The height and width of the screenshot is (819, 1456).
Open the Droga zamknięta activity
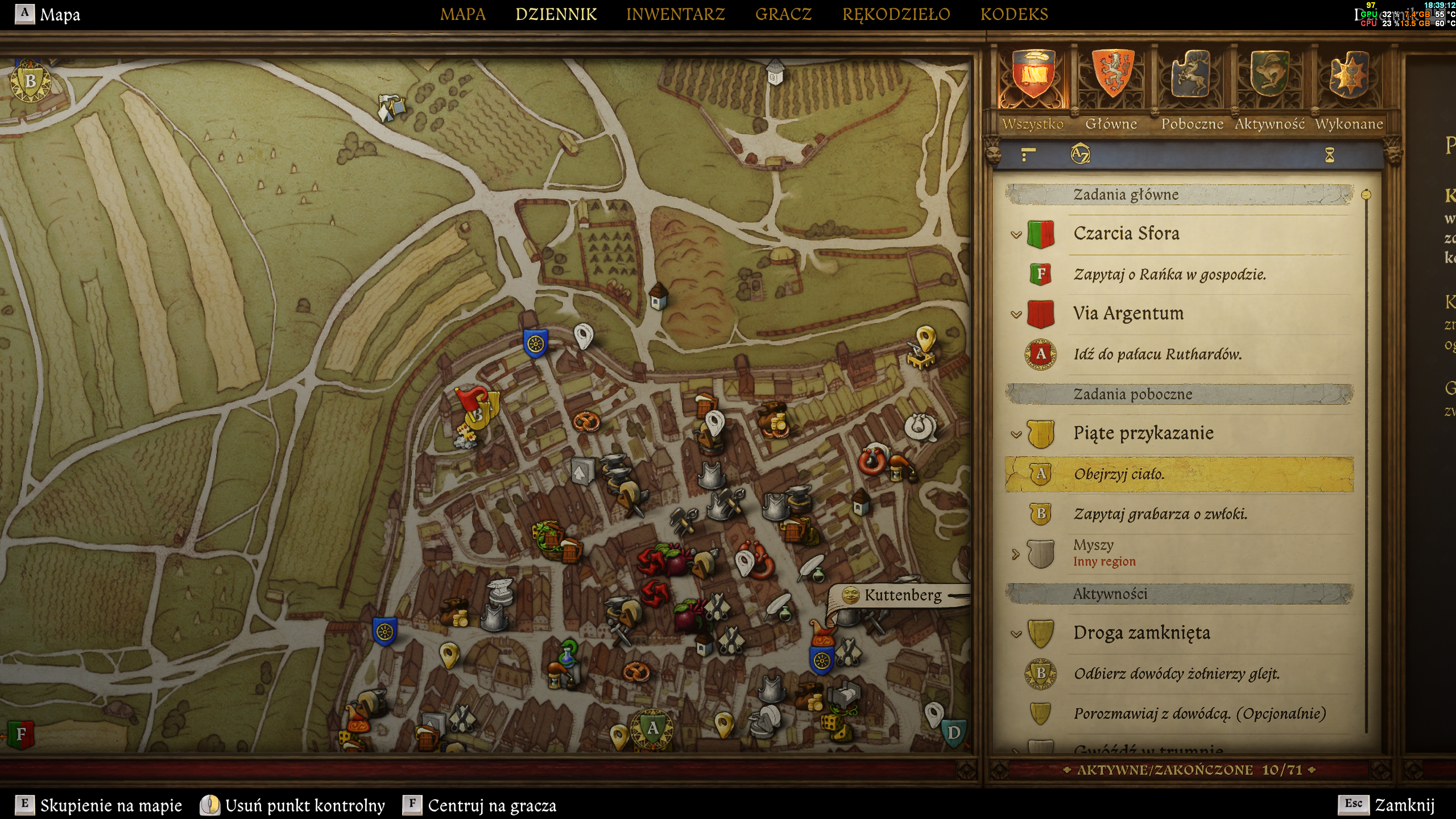coord(1141,633)
